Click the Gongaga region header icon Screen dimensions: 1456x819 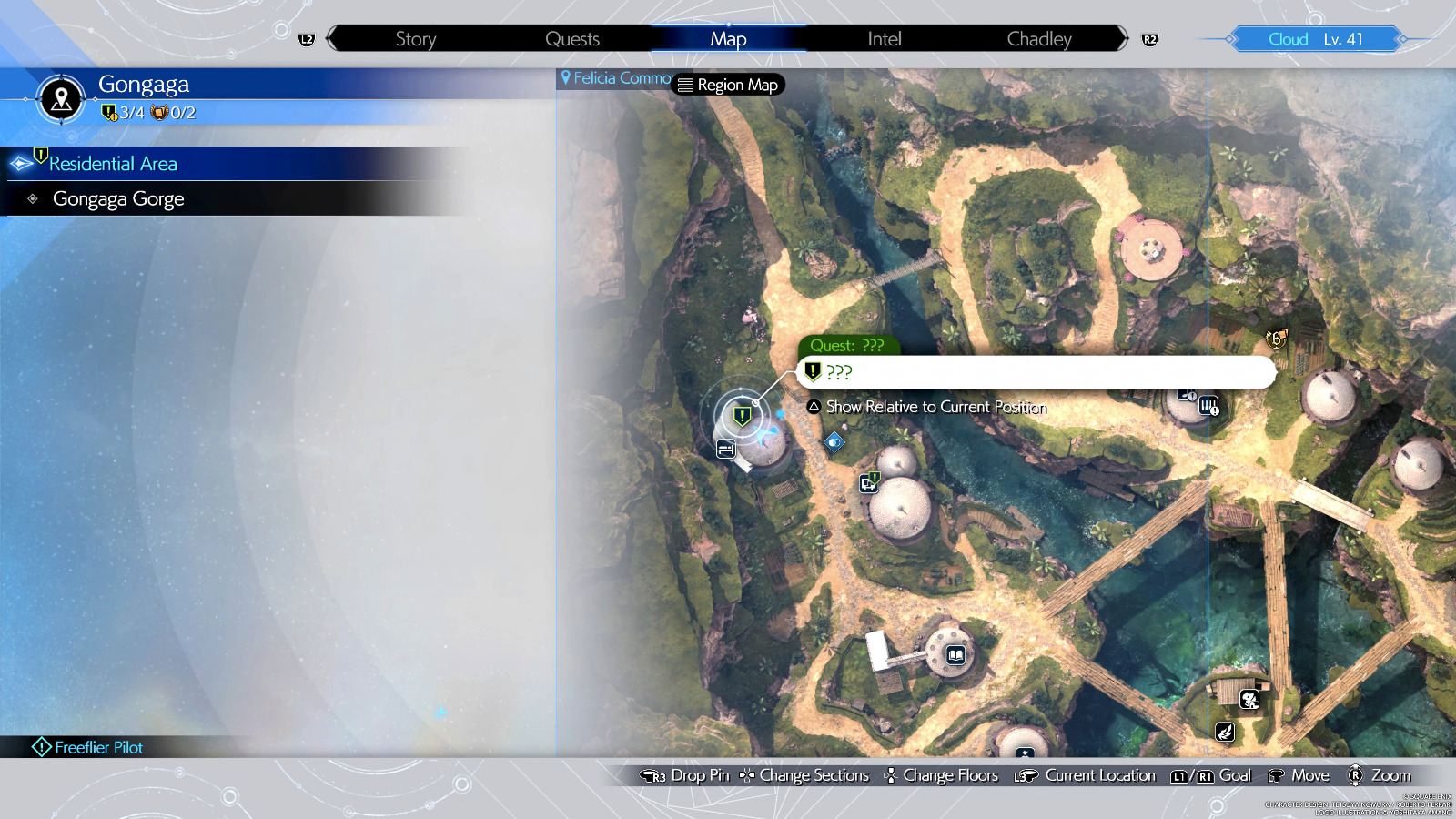[x=61, y=98]
